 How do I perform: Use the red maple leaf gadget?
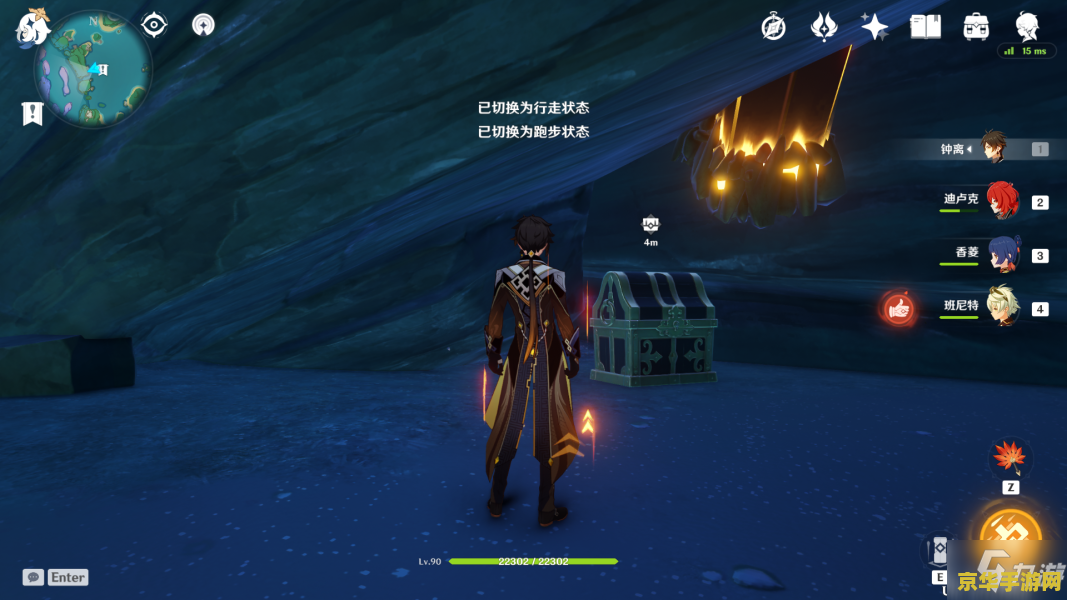pyautogui.click(x=1010, y=458)
